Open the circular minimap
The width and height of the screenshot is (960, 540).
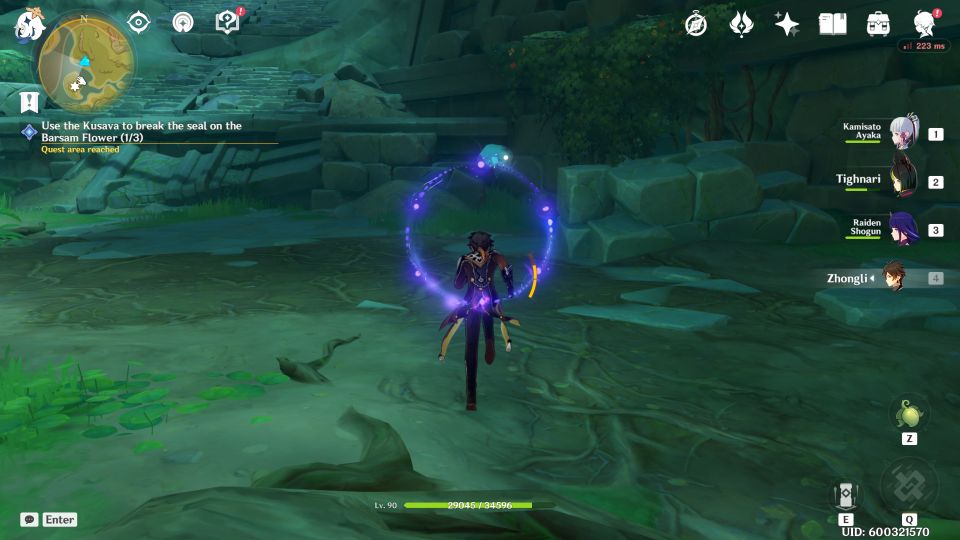click(84, 62)
